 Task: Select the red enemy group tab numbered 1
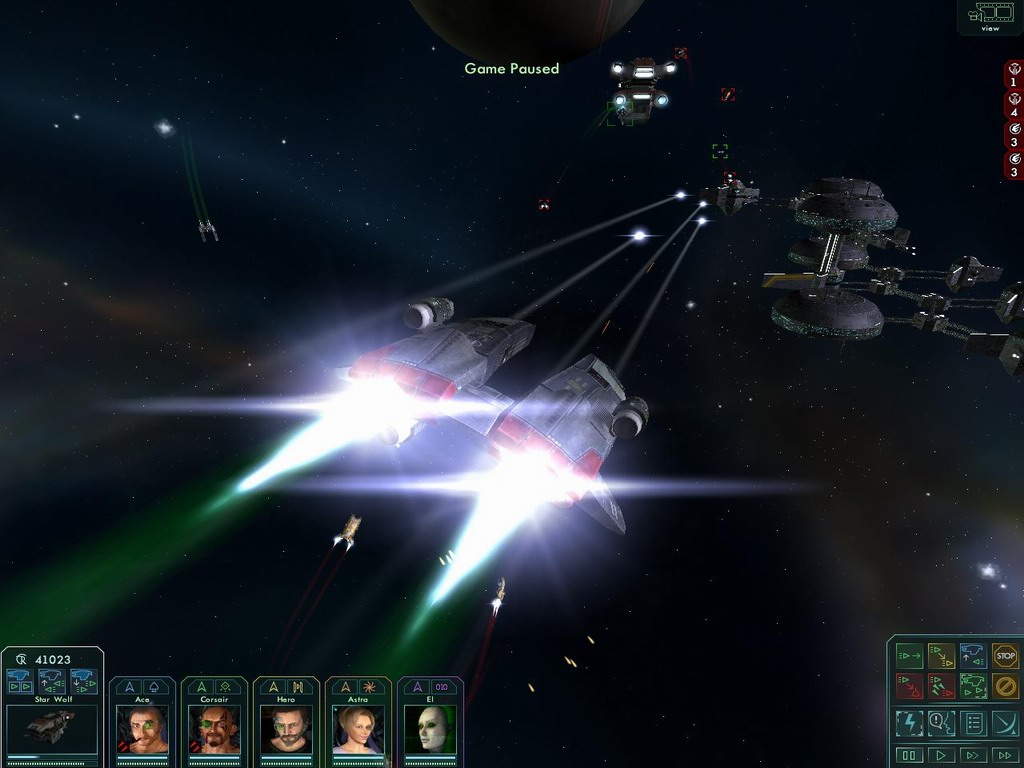(x=1014, y=75)
